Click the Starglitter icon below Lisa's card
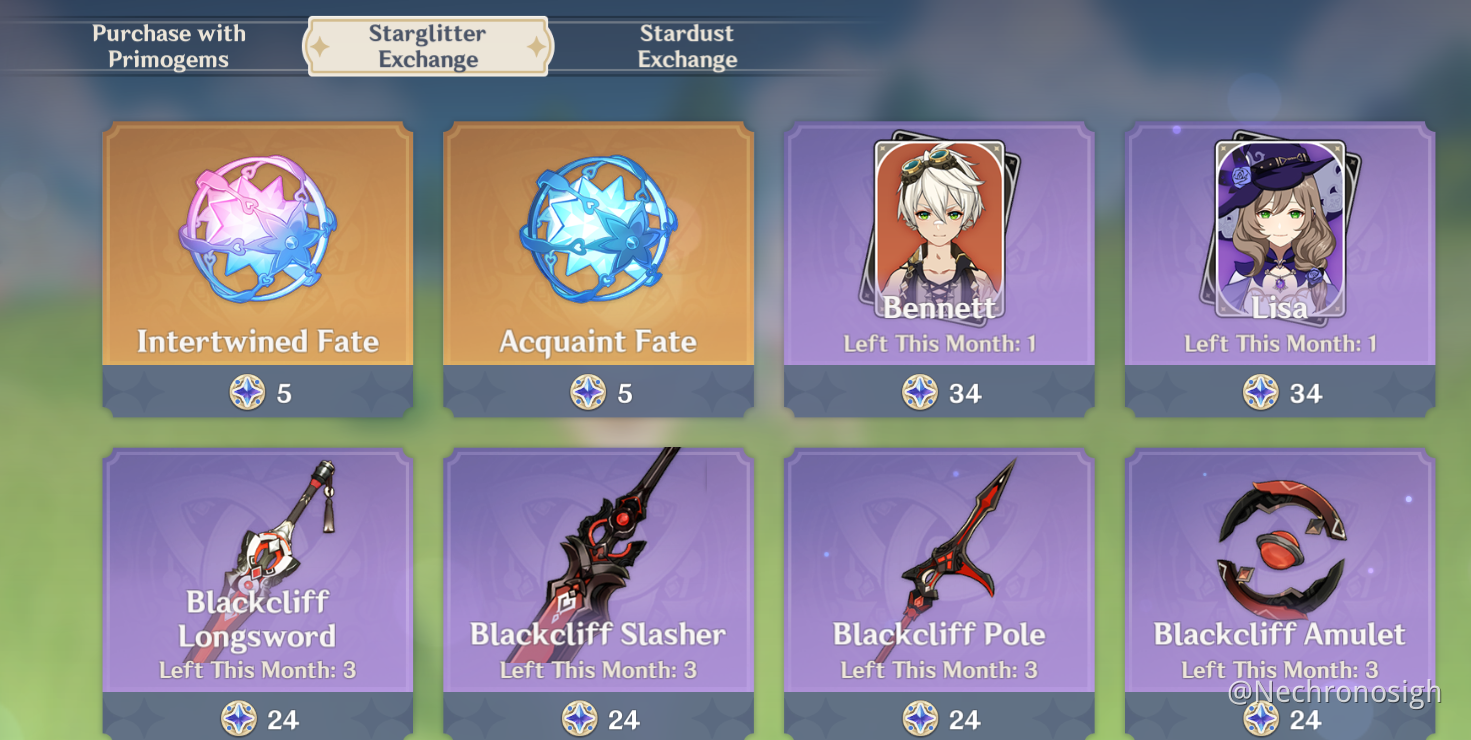 point(1258,394)
